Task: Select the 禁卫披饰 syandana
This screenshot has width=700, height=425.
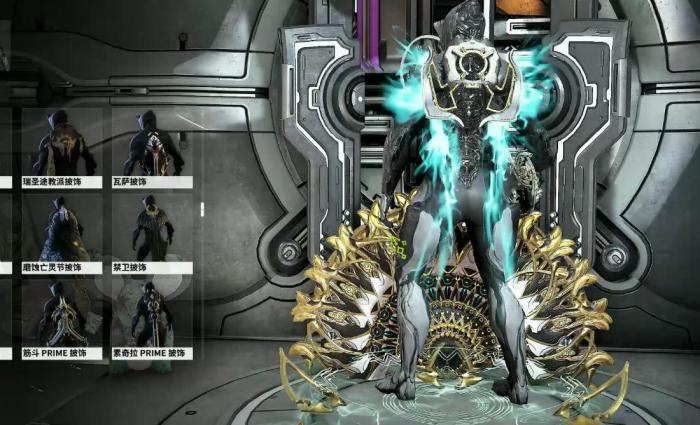Action: pos(151,232)
